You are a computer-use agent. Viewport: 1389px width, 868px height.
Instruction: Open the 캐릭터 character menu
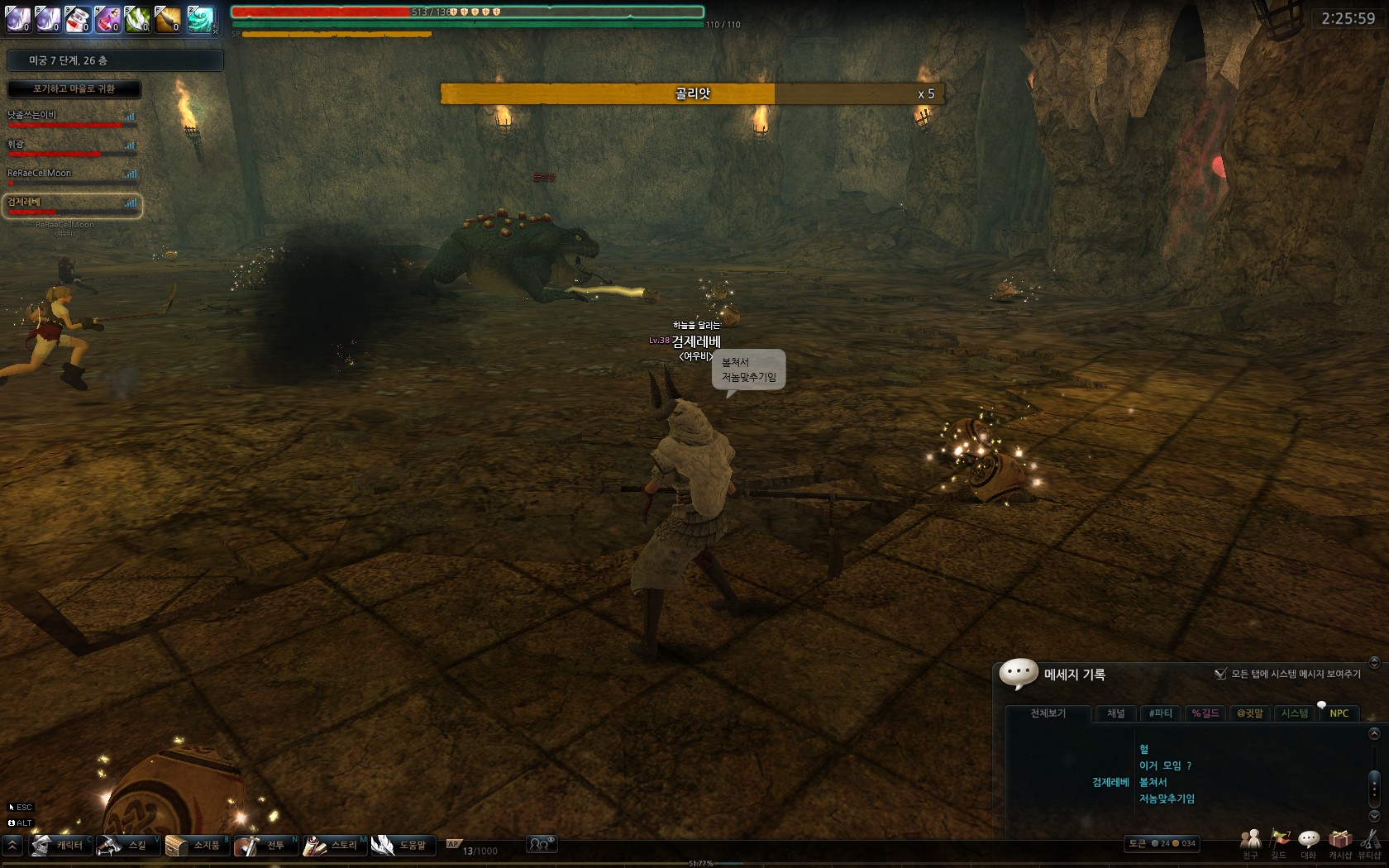(61, 845)
